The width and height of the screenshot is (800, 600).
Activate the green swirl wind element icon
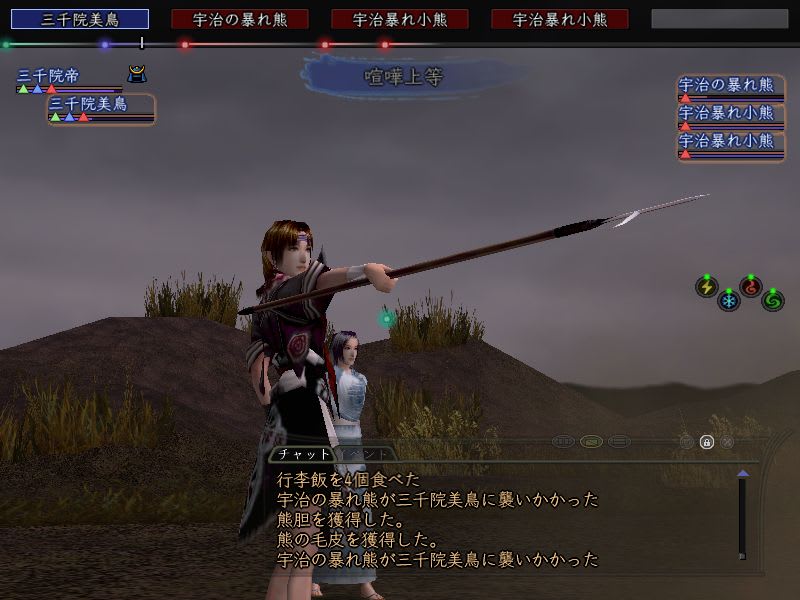click(x=772, y=299)
